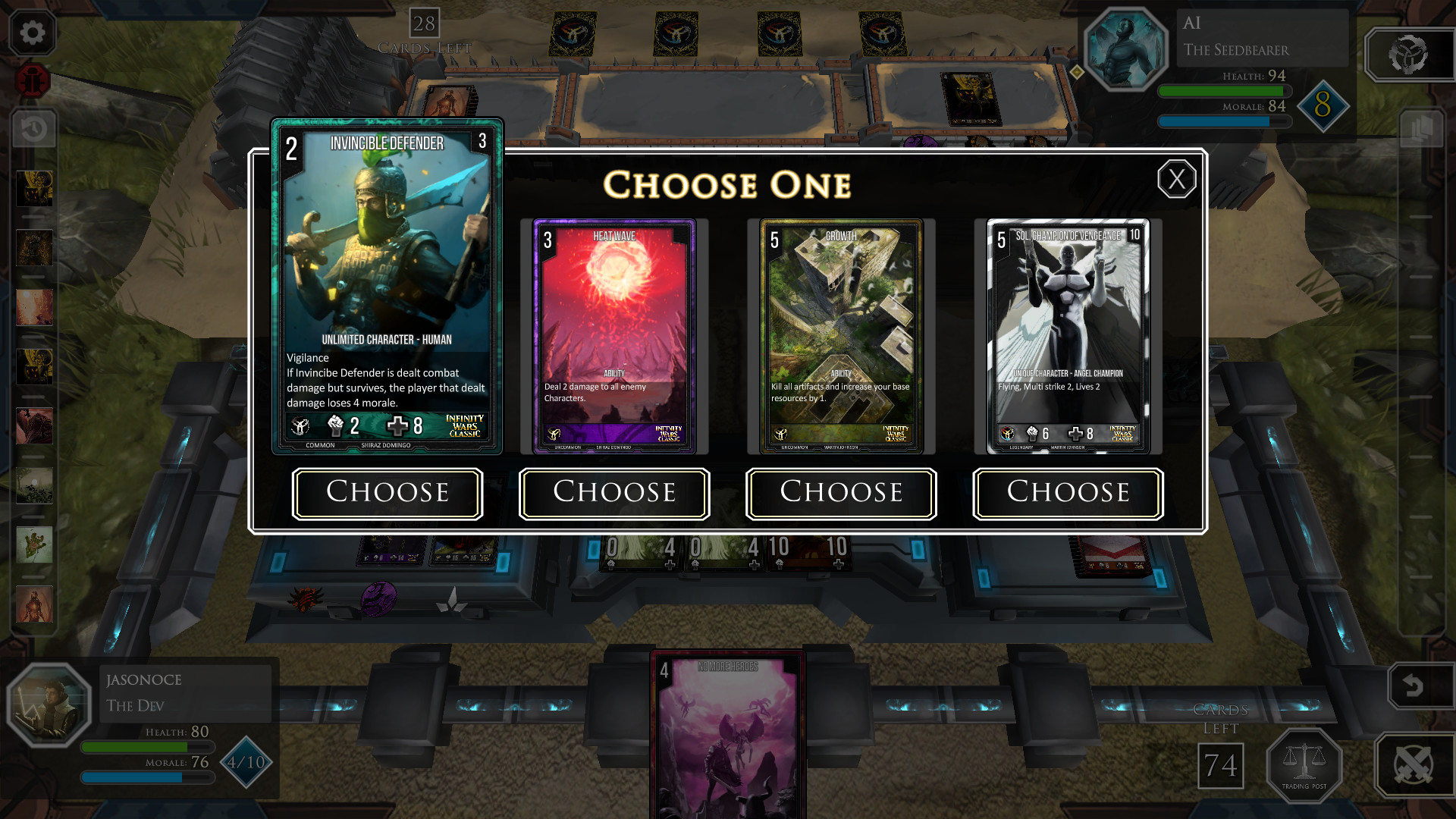This screenshot has height=819, width=1456.
Task: Close the Choose One dialog
Action: pyautogui.click(x=1176, y=180)
